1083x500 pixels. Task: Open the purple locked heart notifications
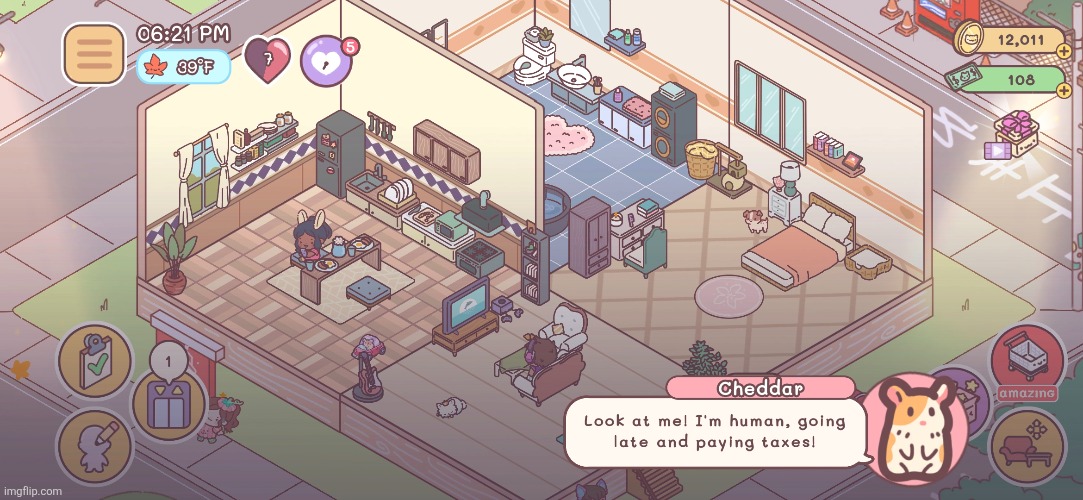point(323,61)
